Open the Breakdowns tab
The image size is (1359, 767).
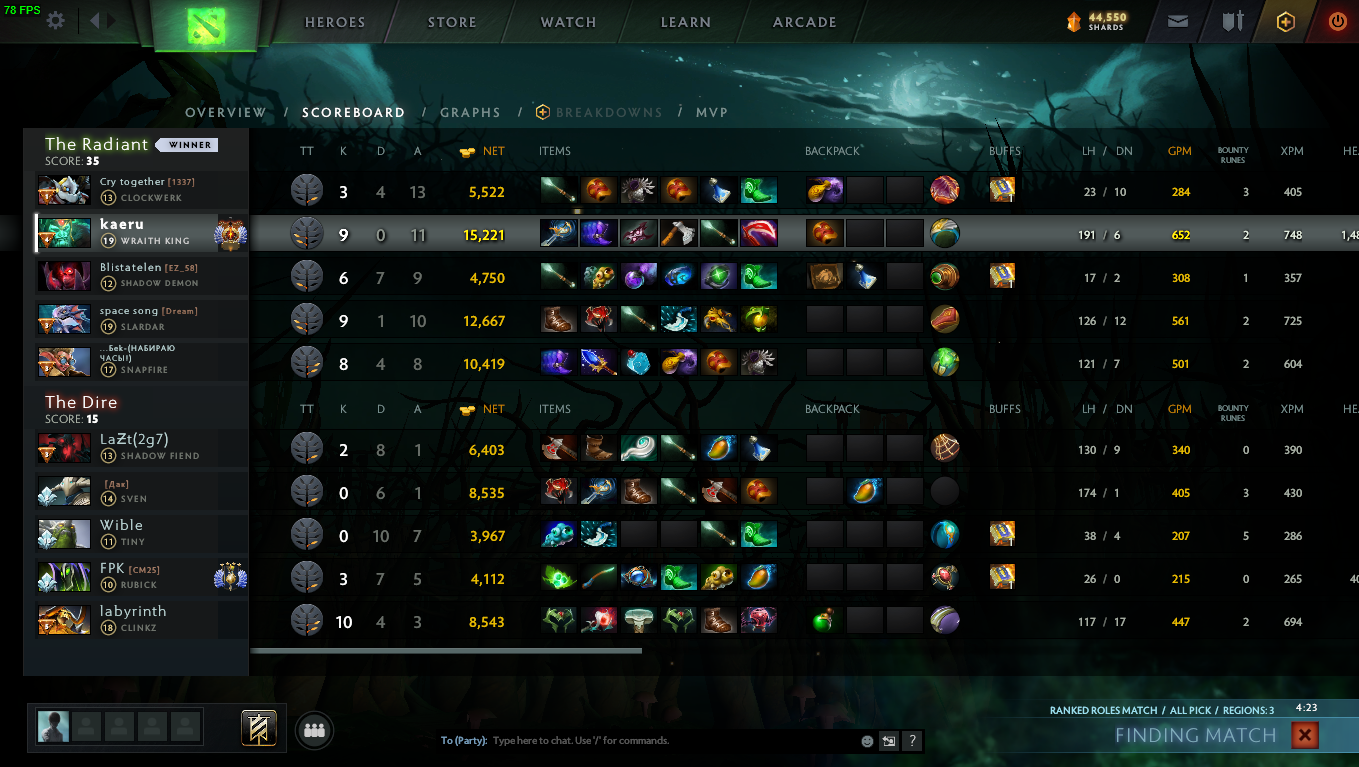click(608, 113)
